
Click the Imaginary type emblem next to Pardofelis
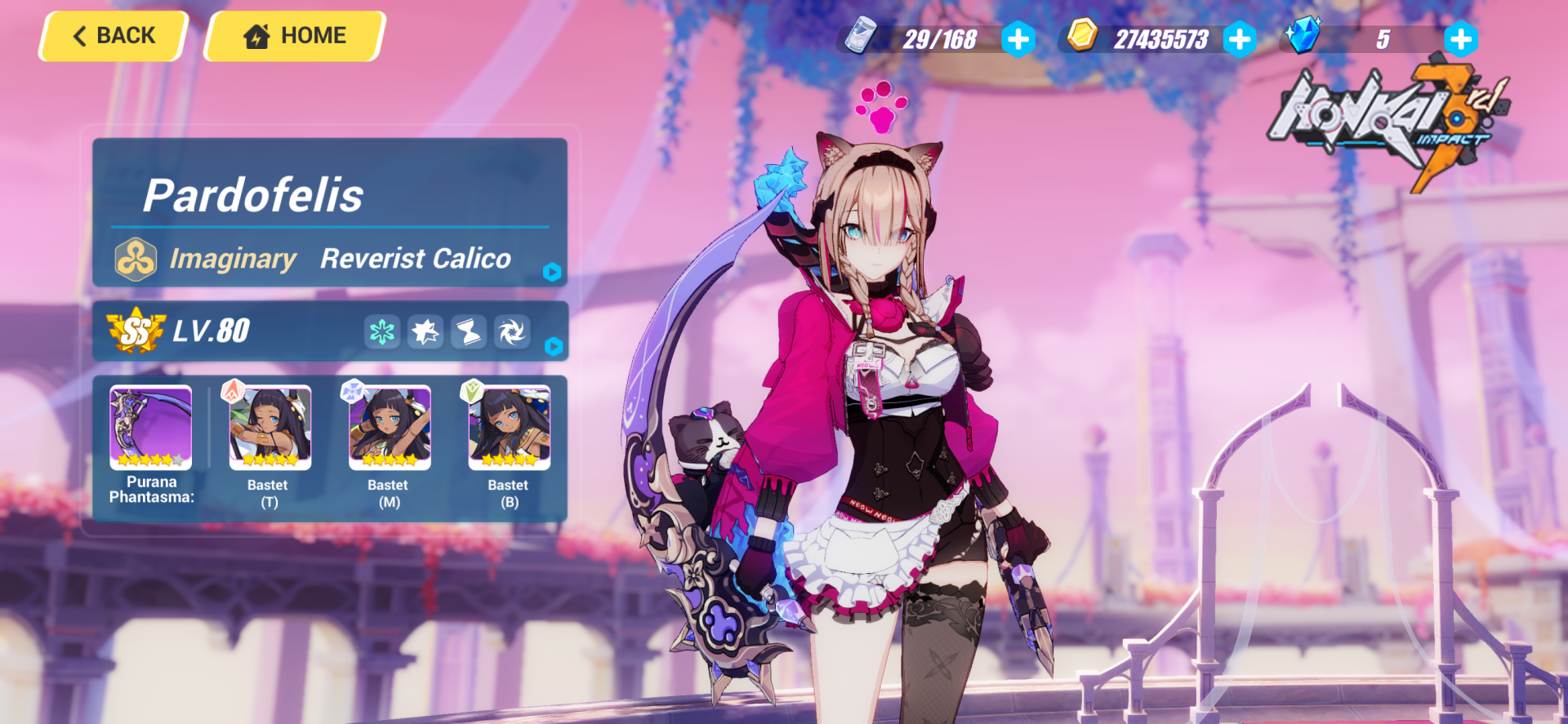coord(136,258)
